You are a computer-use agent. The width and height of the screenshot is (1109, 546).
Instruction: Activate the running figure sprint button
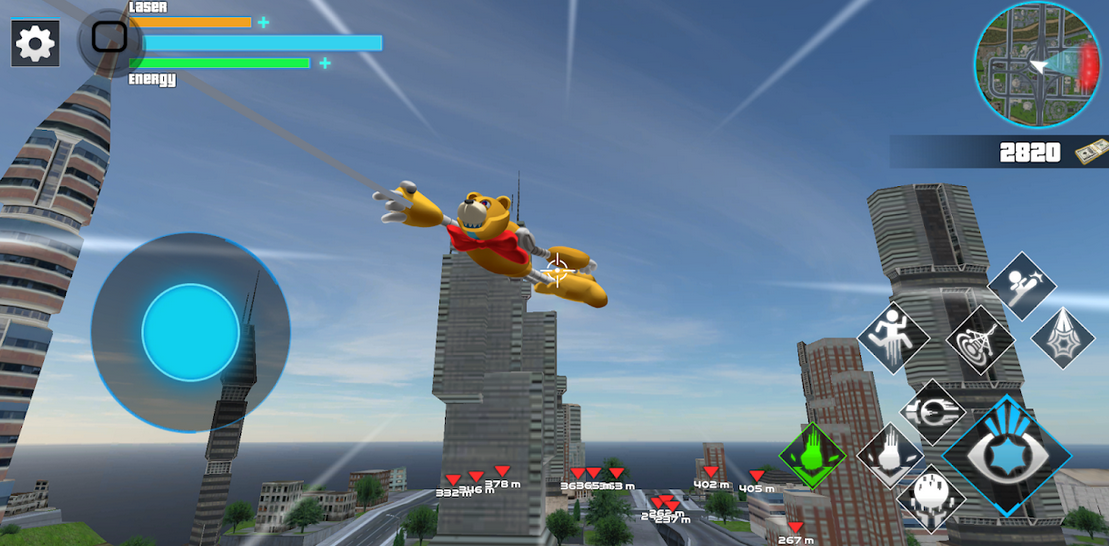[893, 338]
